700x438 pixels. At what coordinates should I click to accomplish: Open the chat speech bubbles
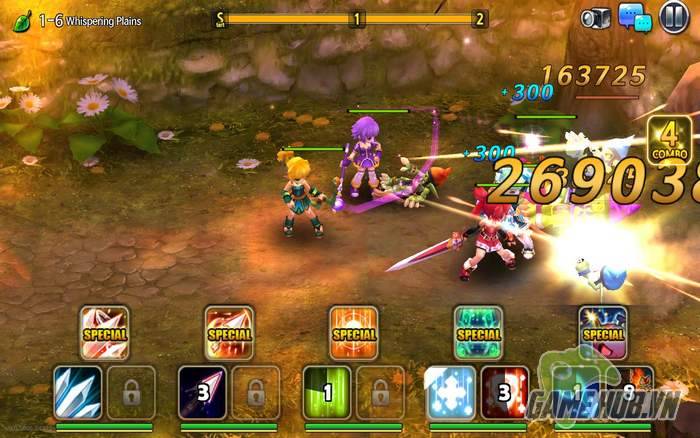[x=633, y=18]
